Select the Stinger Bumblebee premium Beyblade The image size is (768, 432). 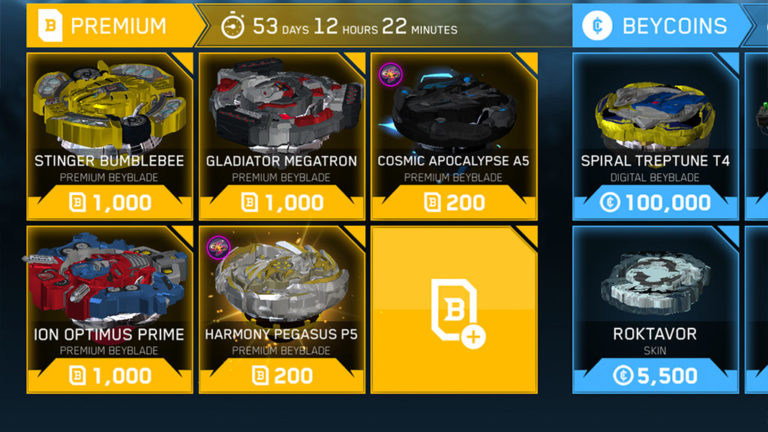[x=109, y=136]
